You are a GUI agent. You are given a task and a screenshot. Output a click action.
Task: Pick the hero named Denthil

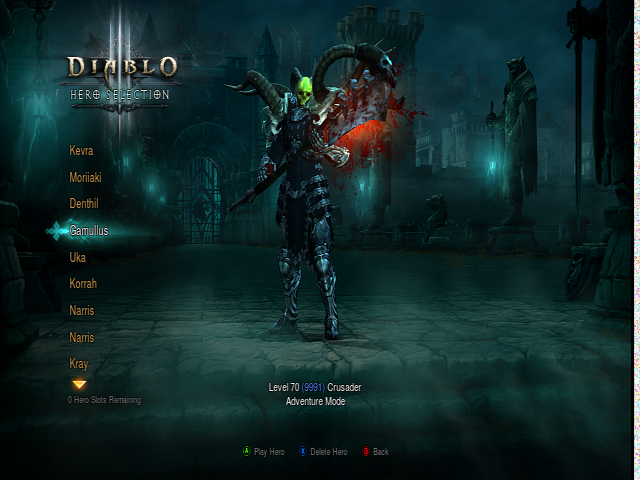(x=84, y=204)
